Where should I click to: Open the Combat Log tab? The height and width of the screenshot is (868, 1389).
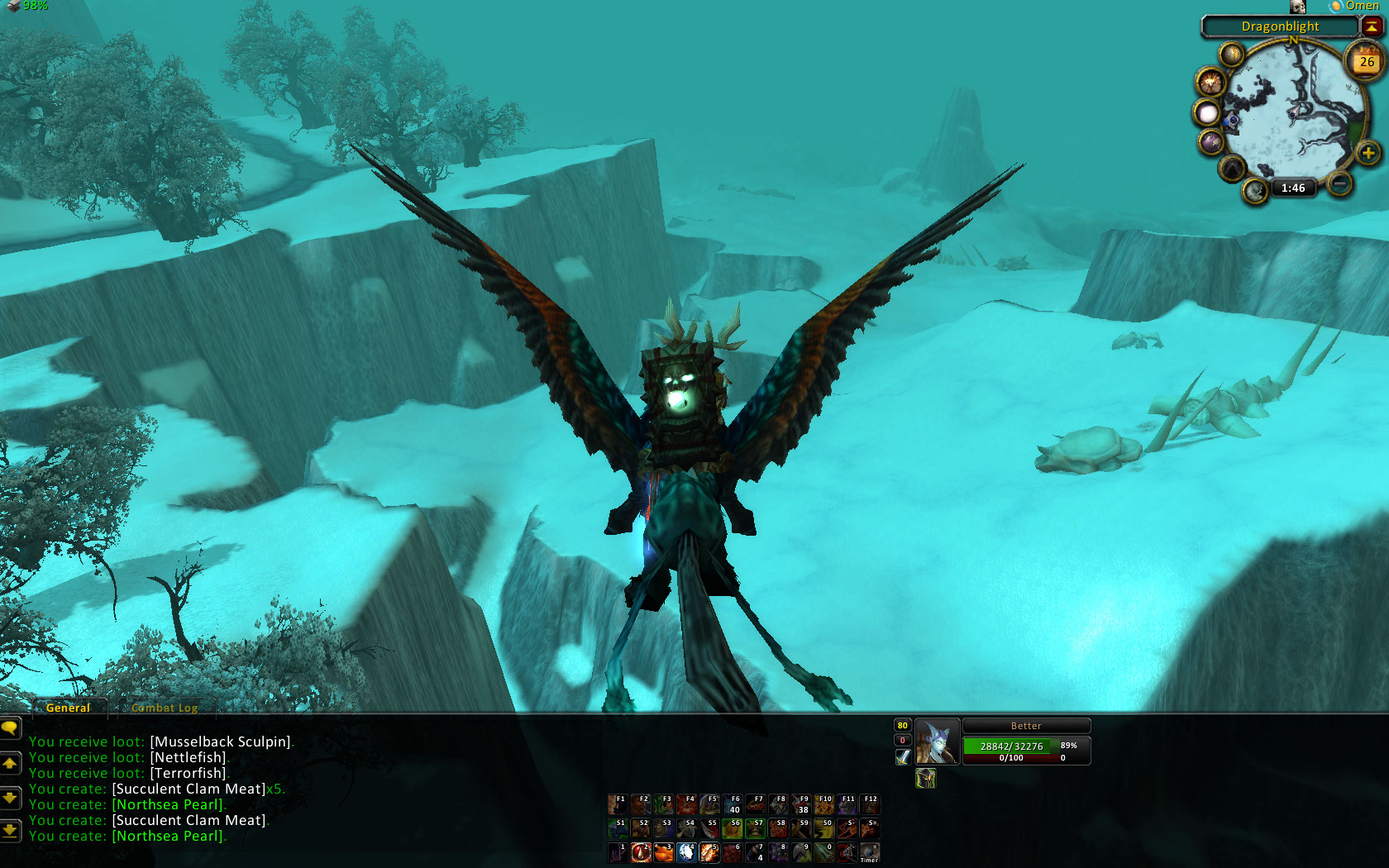(x=164, y=708)
